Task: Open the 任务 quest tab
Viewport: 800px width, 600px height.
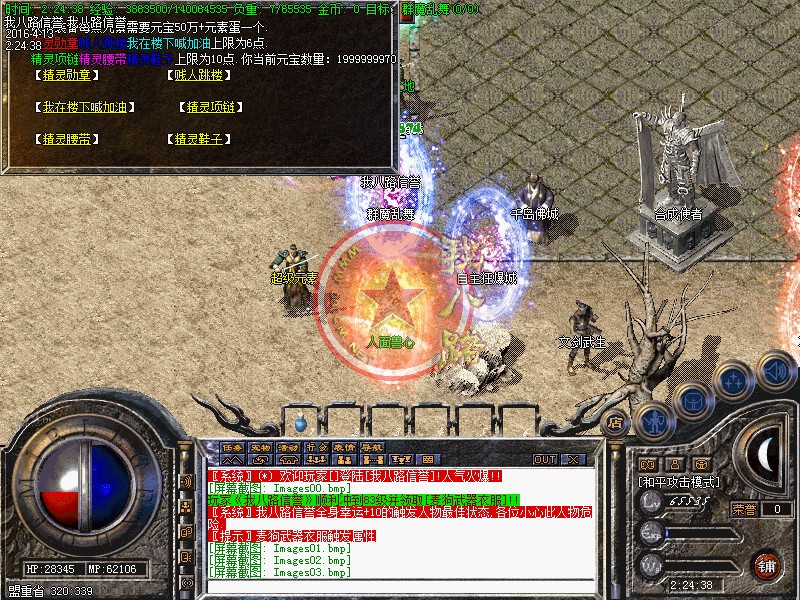Action: click(x=232, y=447)
